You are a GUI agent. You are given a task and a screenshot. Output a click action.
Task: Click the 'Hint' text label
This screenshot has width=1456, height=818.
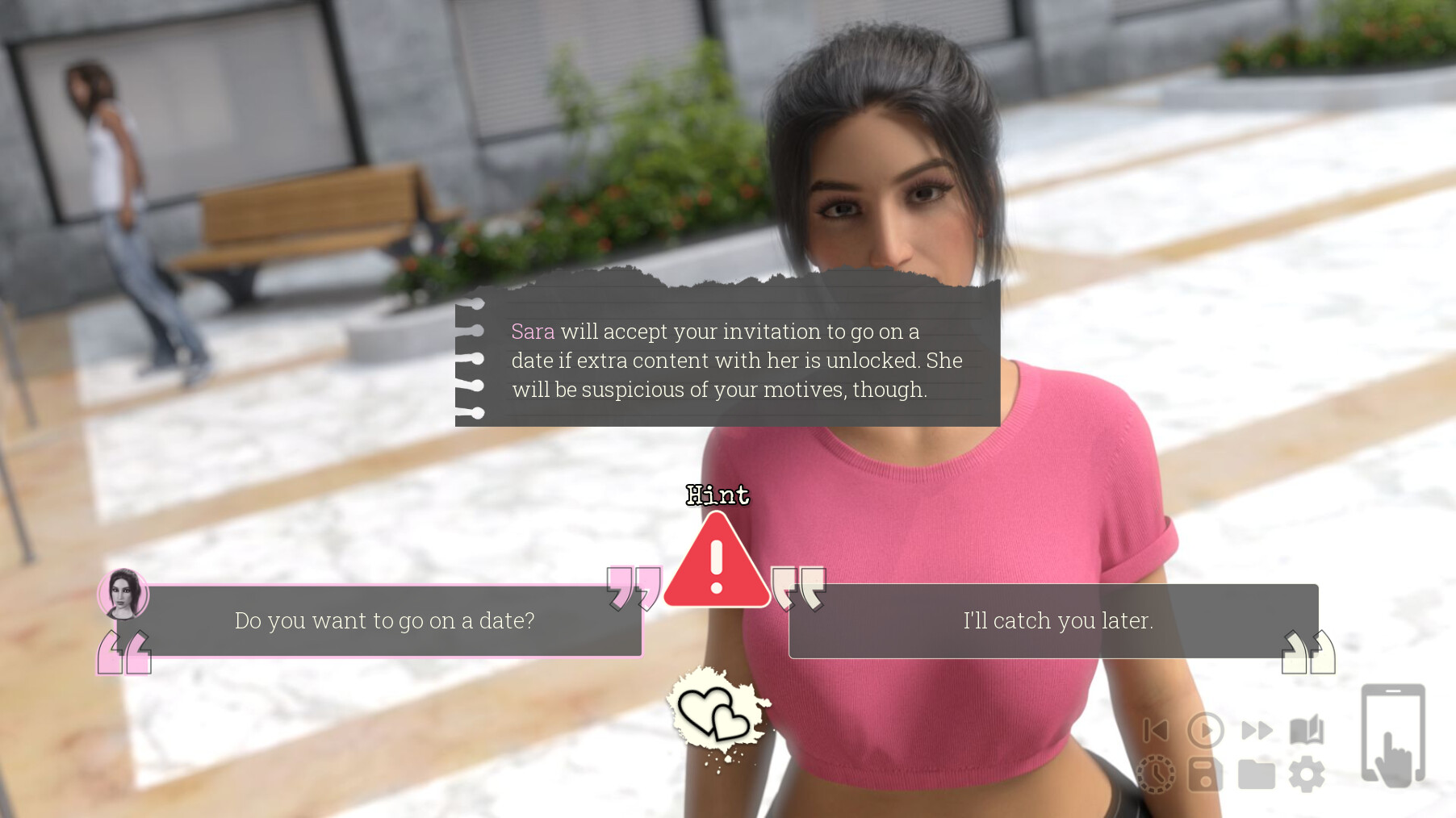click(x=718, y=495)
